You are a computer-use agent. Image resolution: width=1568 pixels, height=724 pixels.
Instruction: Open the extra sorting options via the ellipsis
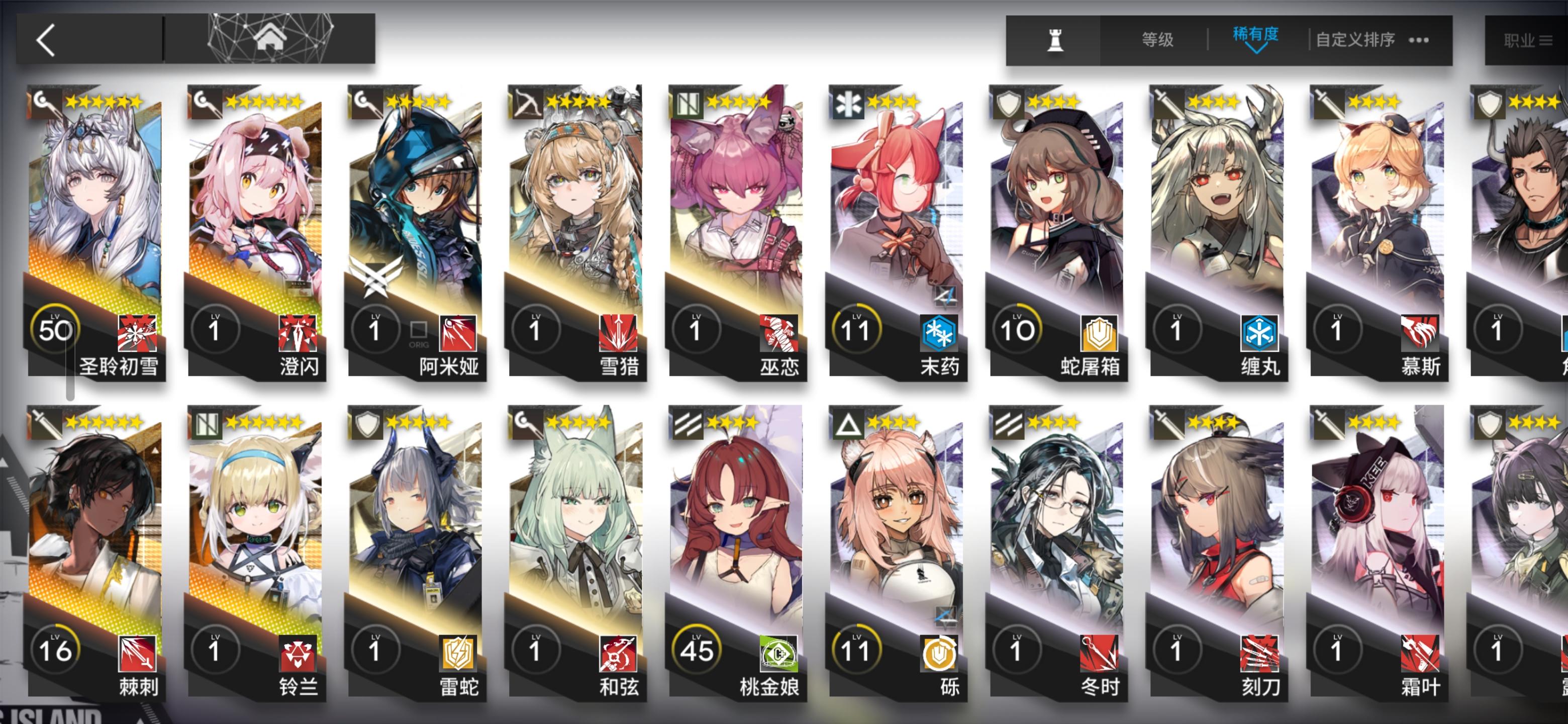(1420, 39)
